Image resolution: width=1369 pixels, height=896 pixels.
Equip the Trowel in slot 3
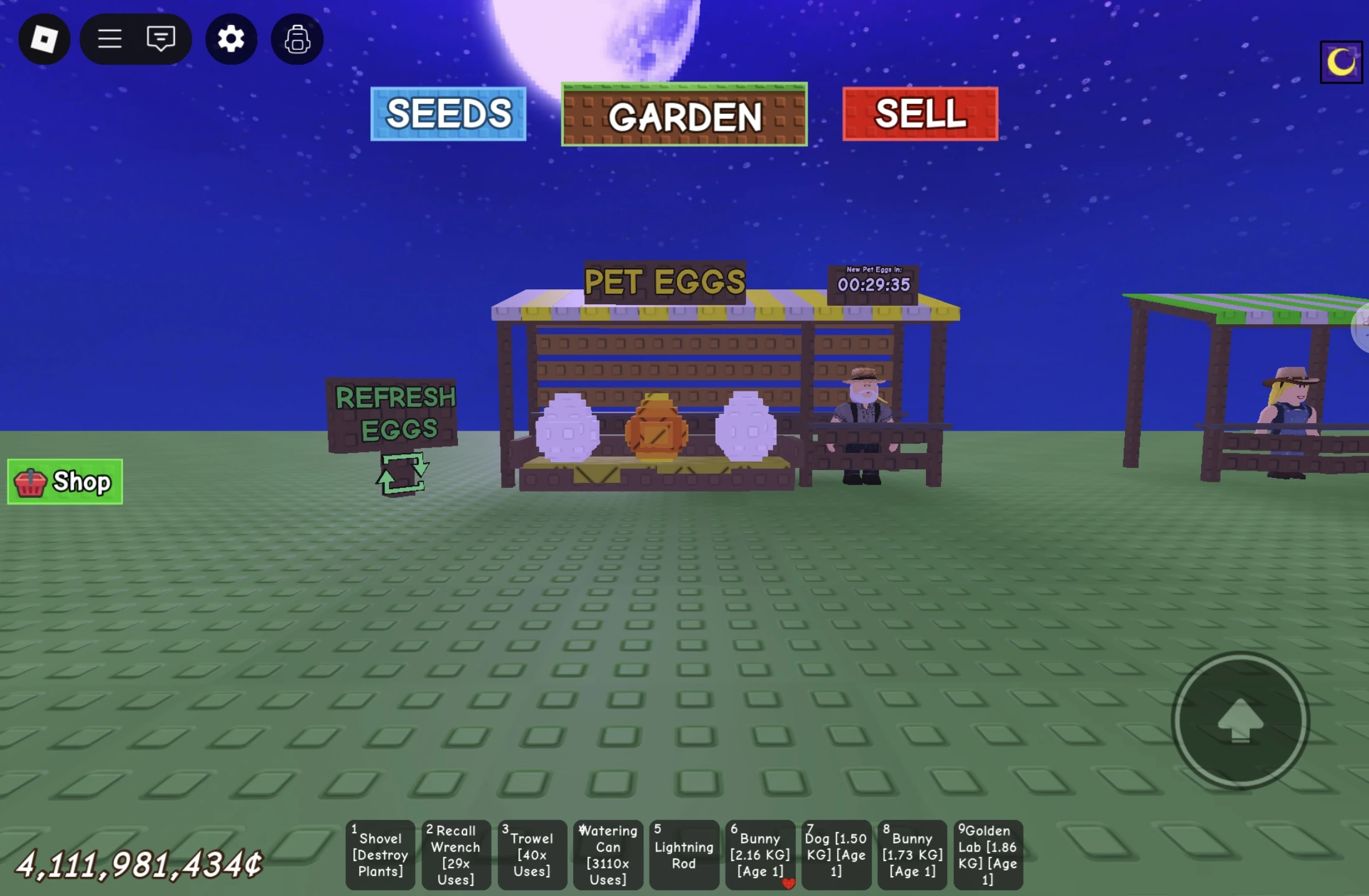pos(532,855)
